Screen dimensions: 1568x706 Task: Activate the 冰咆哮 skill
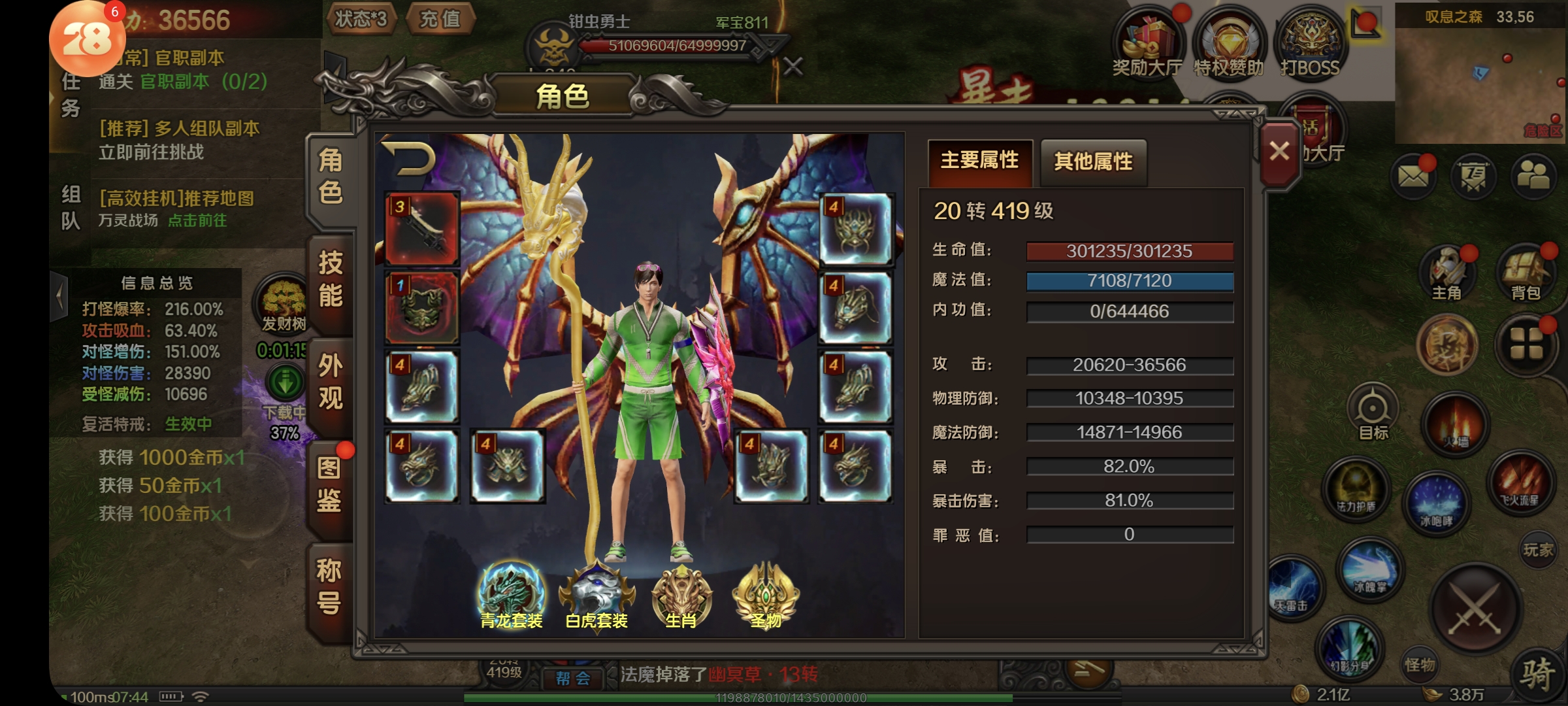point(1435,503)
